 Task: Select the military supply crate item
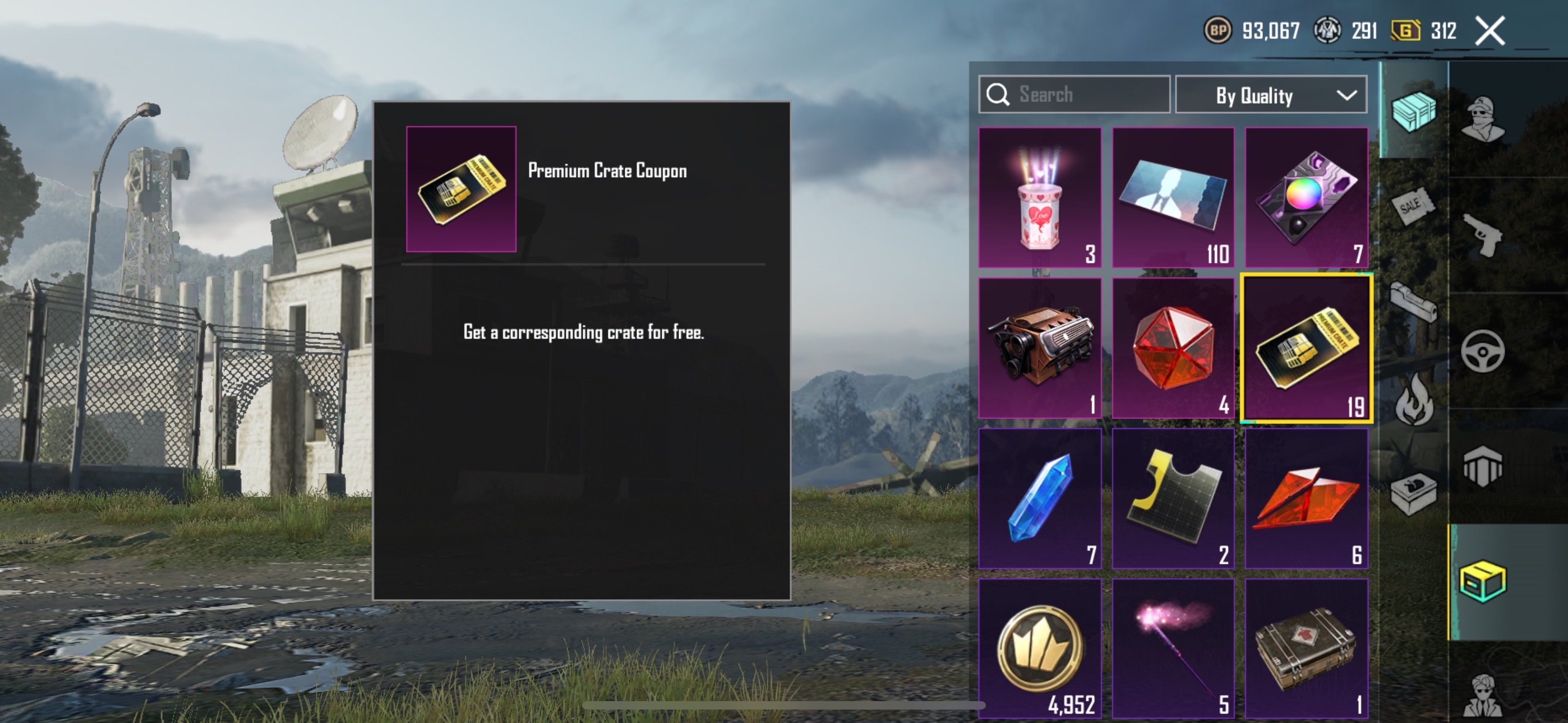pos(1306,648)
